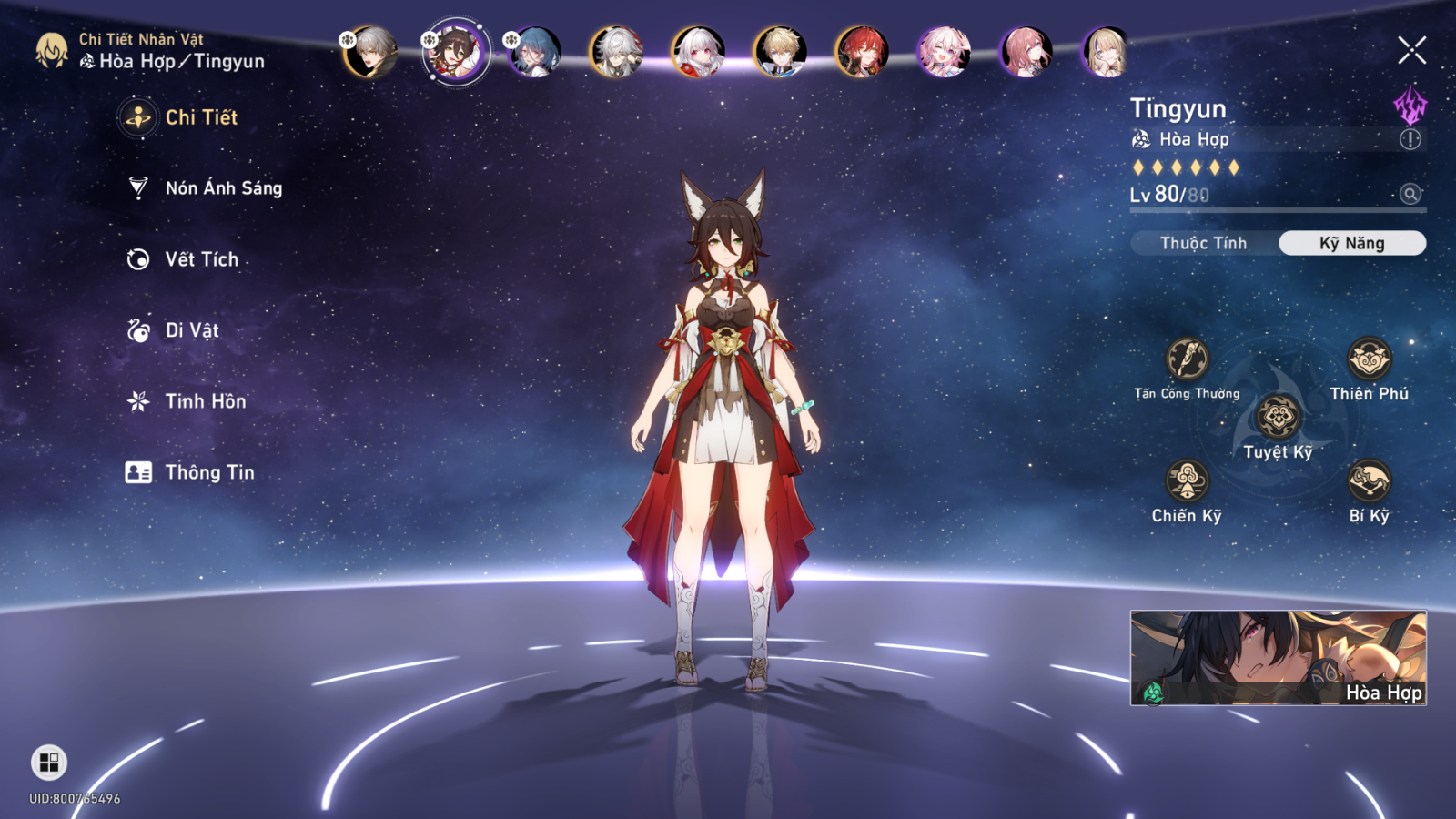Open the four-square grid menu button

(x=49, y=762)
